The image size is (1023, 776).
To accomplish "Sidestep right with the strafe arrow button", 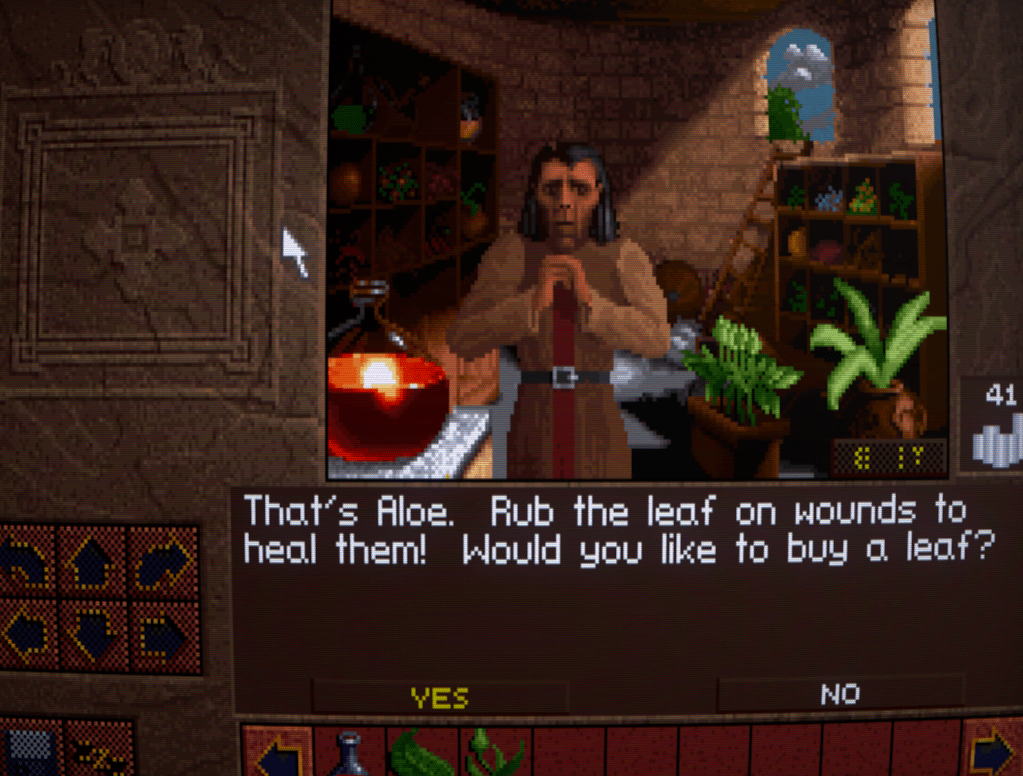I will click(x=162, y=633).
